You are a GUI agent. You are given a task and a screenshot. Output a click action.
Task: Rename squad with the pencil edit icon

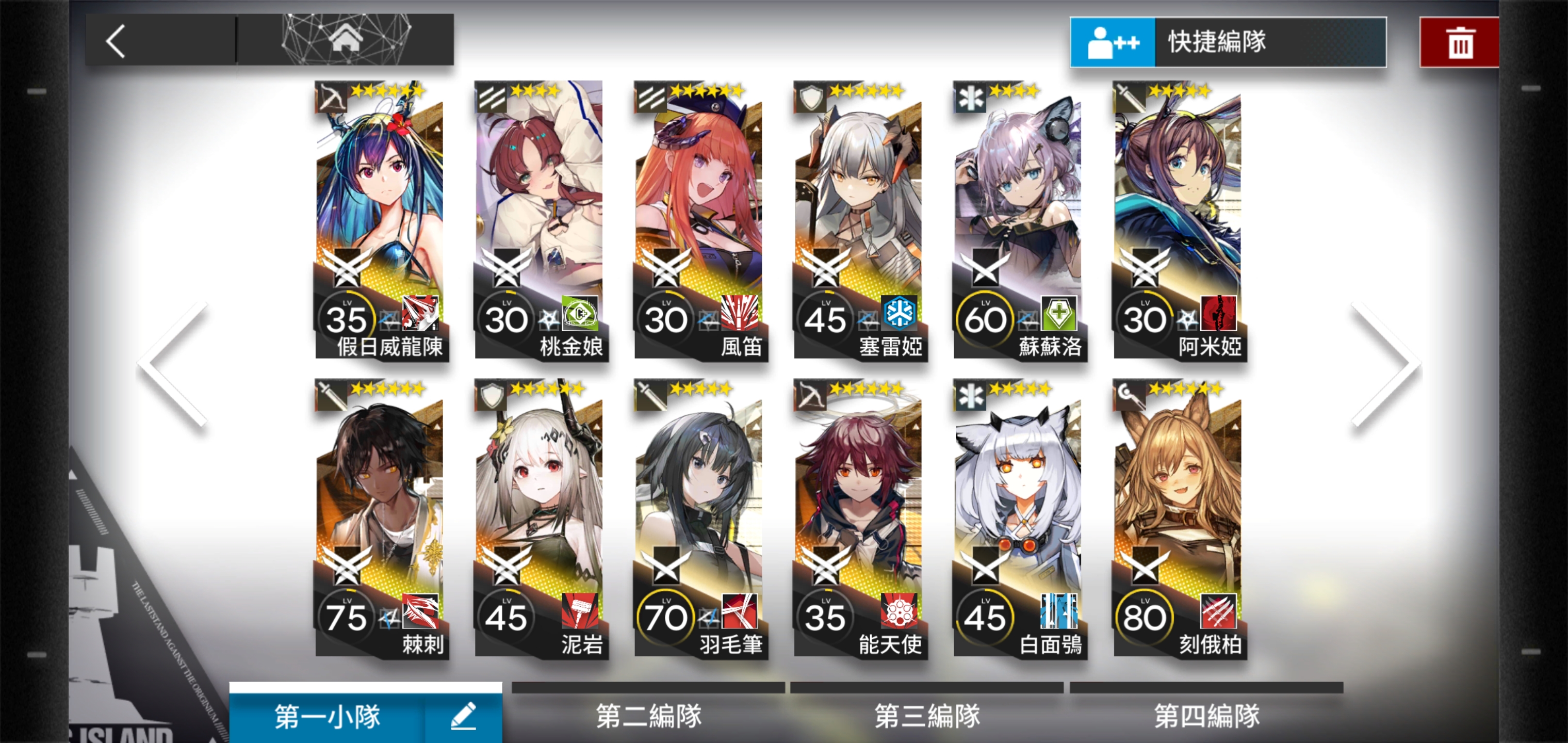coord(463,716)
